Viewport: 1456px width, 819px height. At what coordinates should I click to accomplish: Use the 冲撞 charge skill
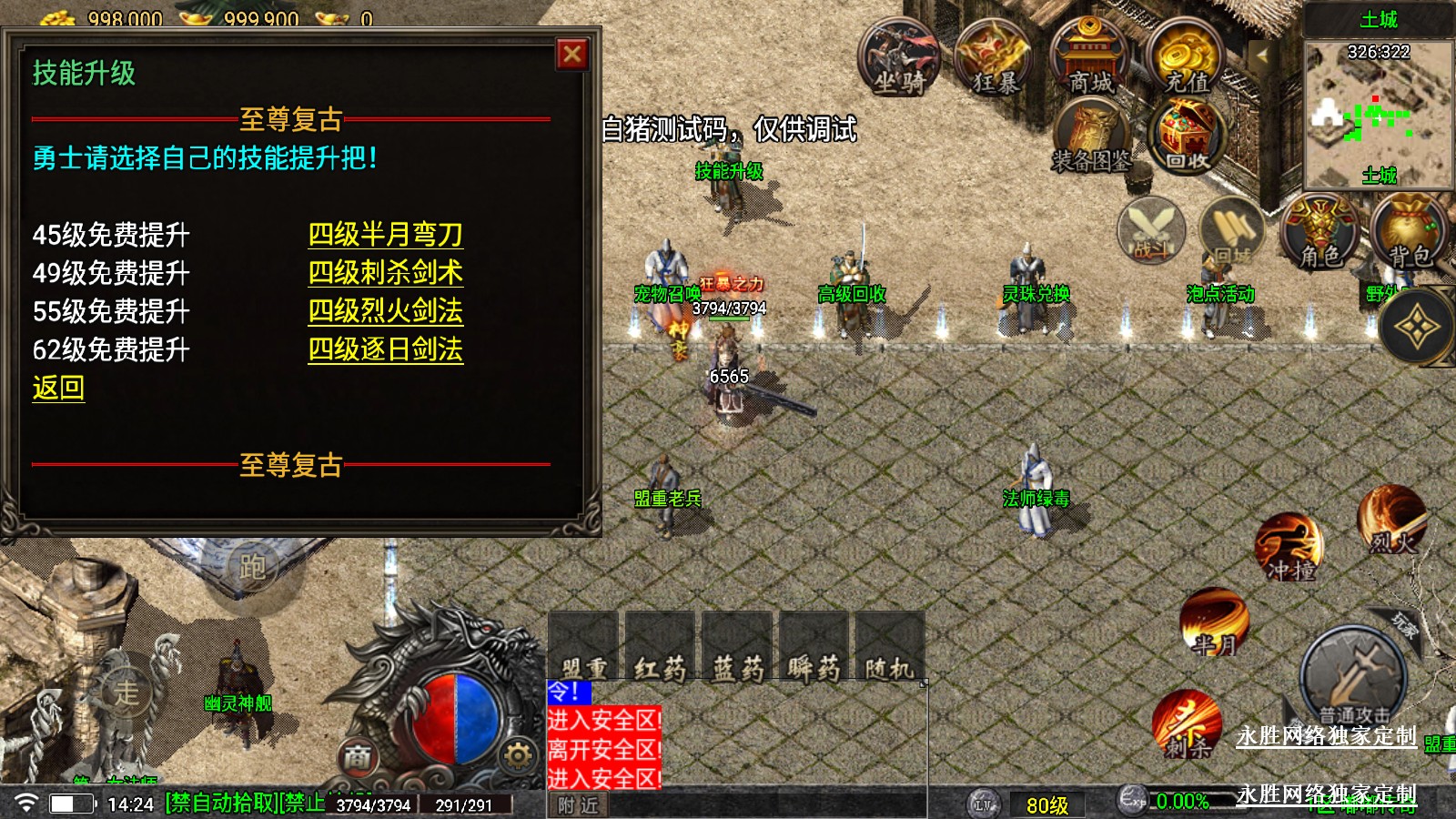coord(1290,548)
